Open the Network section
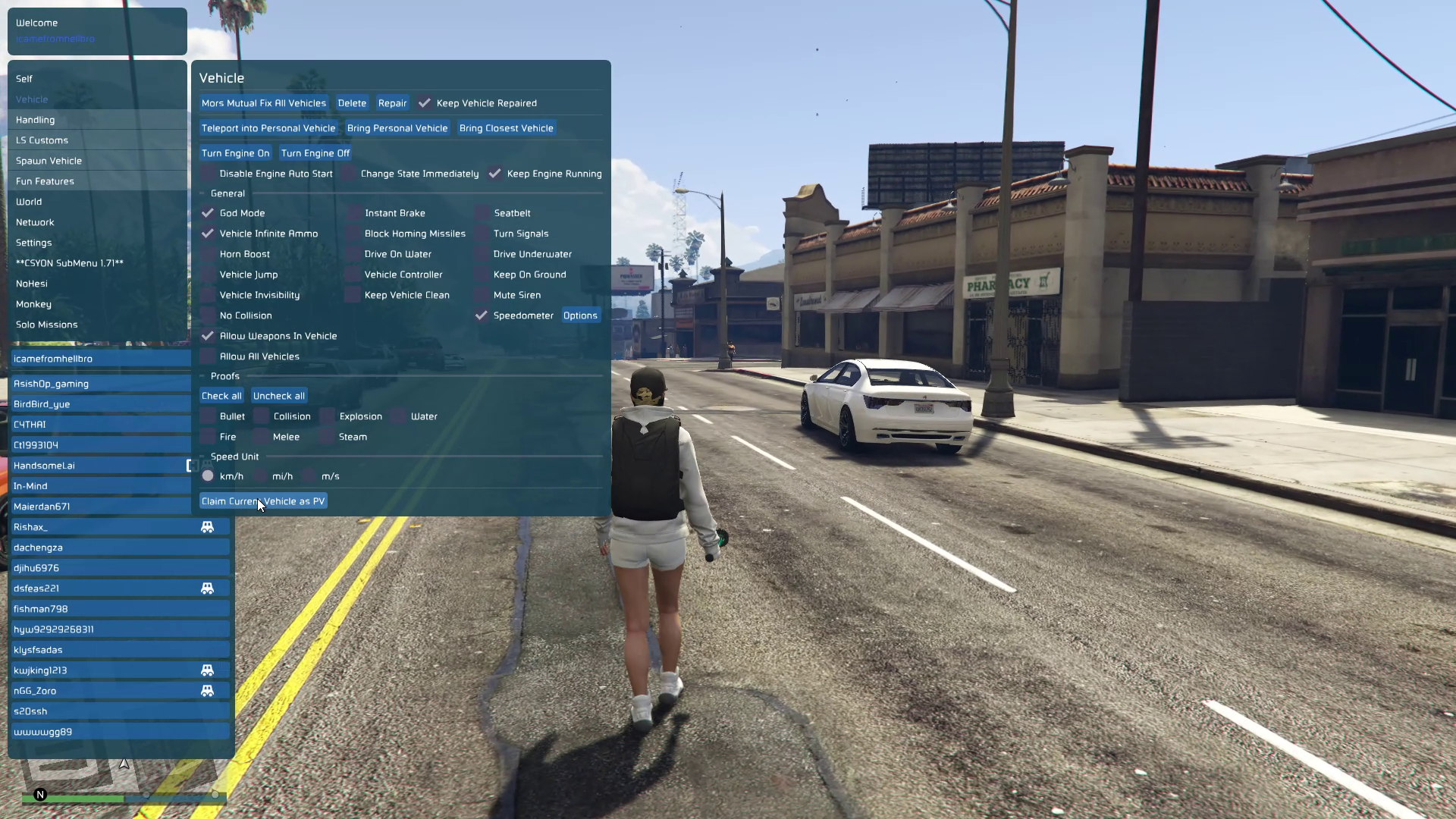The height and width of the screenshot is (819, 1456). point(35,222)
